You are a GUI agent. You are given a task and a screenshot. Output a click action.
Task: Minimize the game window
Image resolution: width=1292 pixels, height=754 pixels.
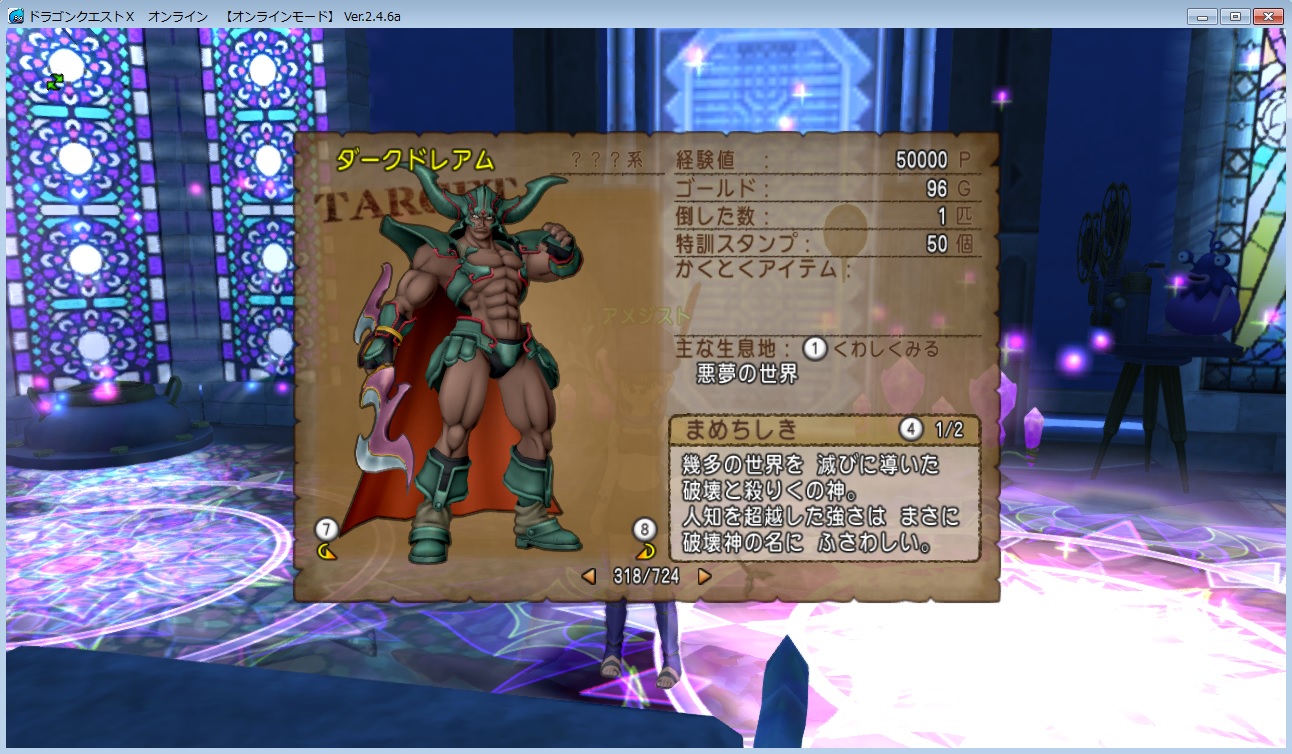pyautogui.click(x=1203, y=17)
